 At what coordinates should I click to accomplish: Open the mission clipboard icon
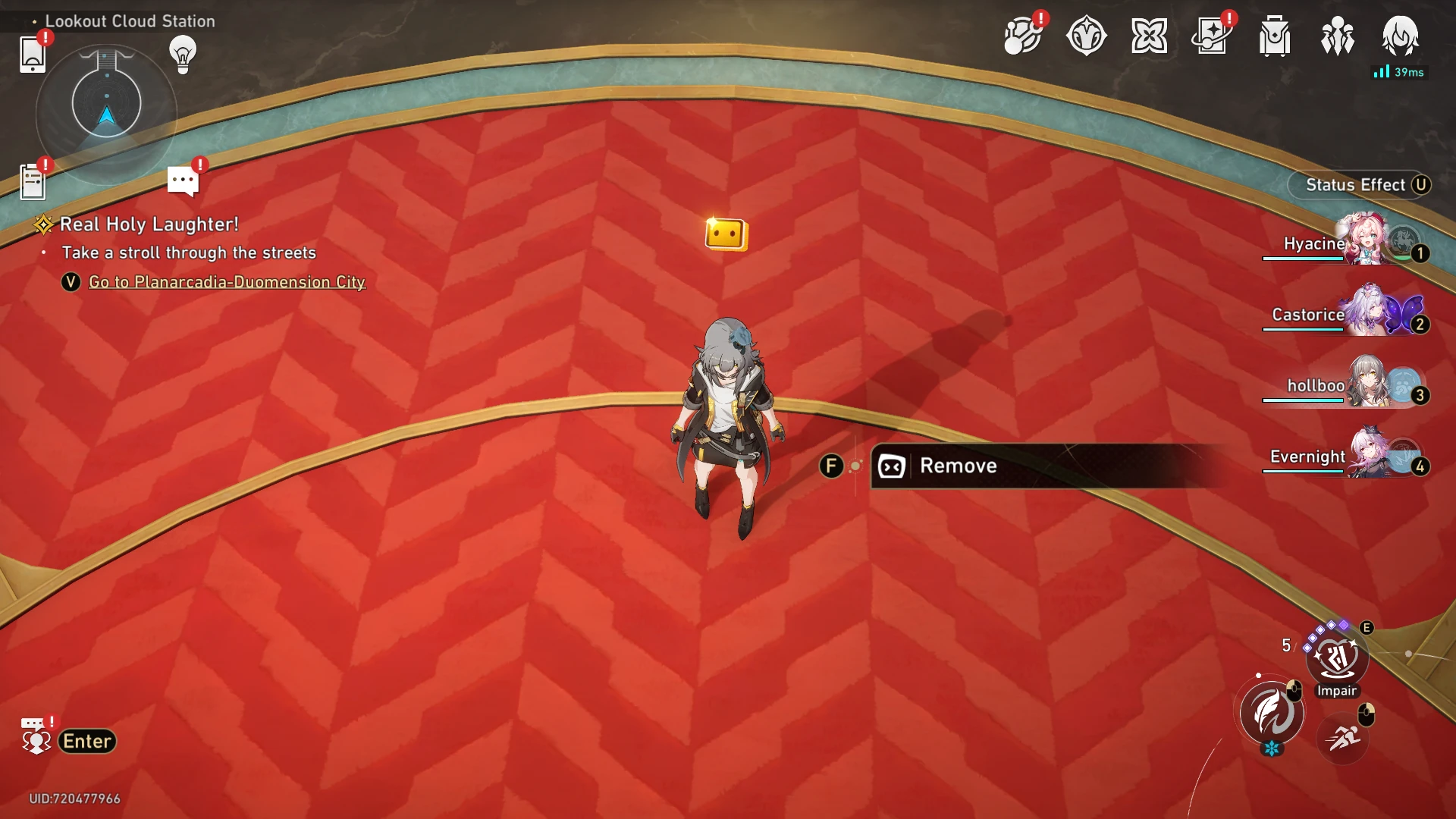tap(32, 182)
